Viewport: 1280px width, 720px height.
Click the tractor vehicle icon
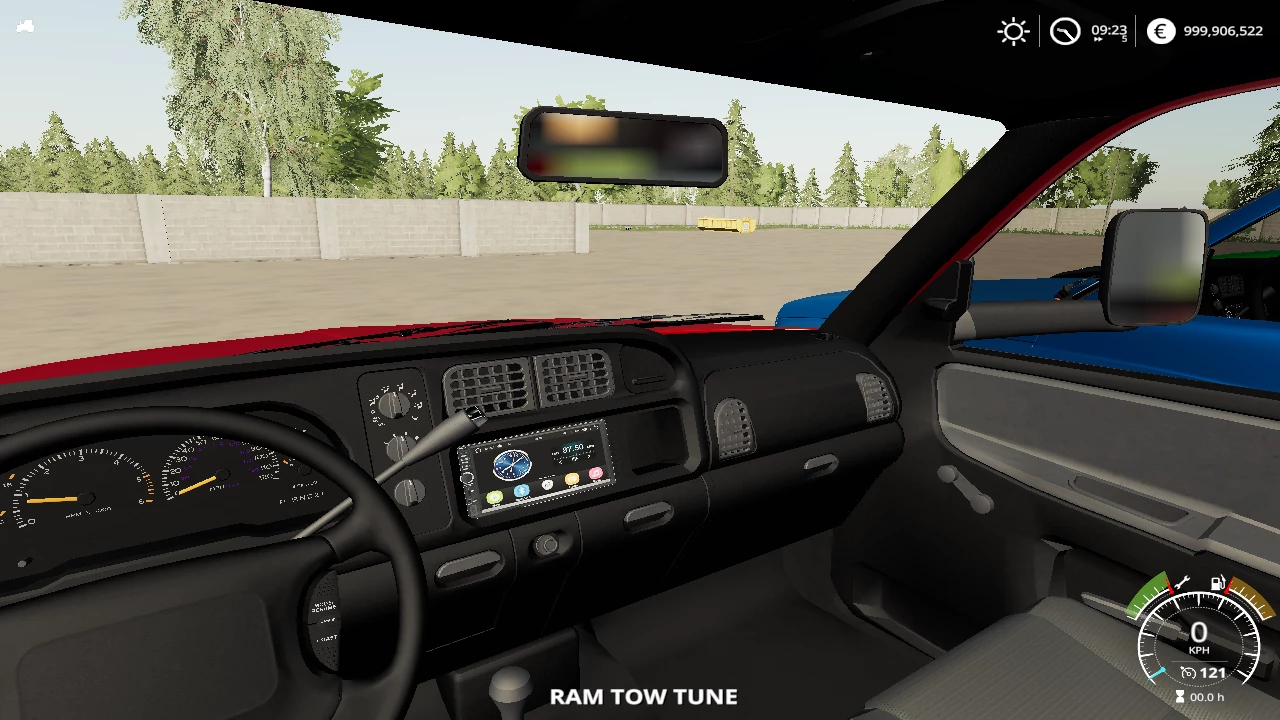tap(26, 26)
